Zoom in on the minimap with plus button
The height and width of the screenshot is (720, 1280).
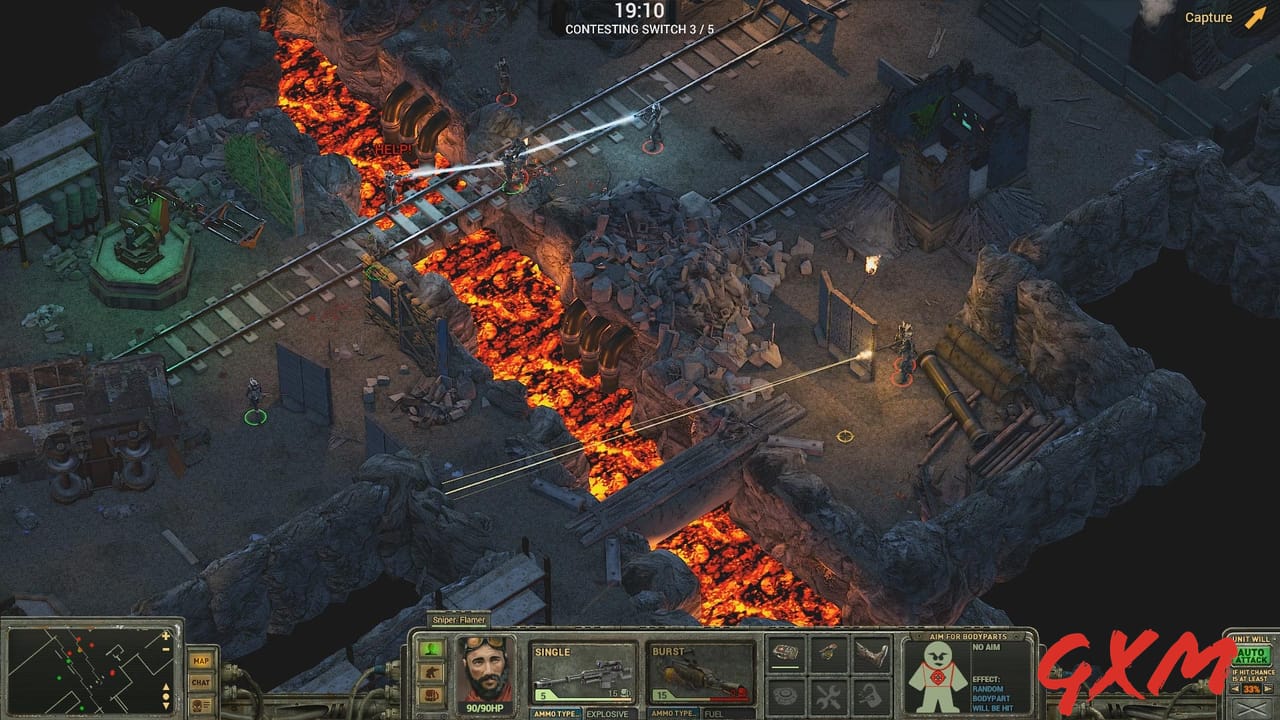[x=165, y=636]
